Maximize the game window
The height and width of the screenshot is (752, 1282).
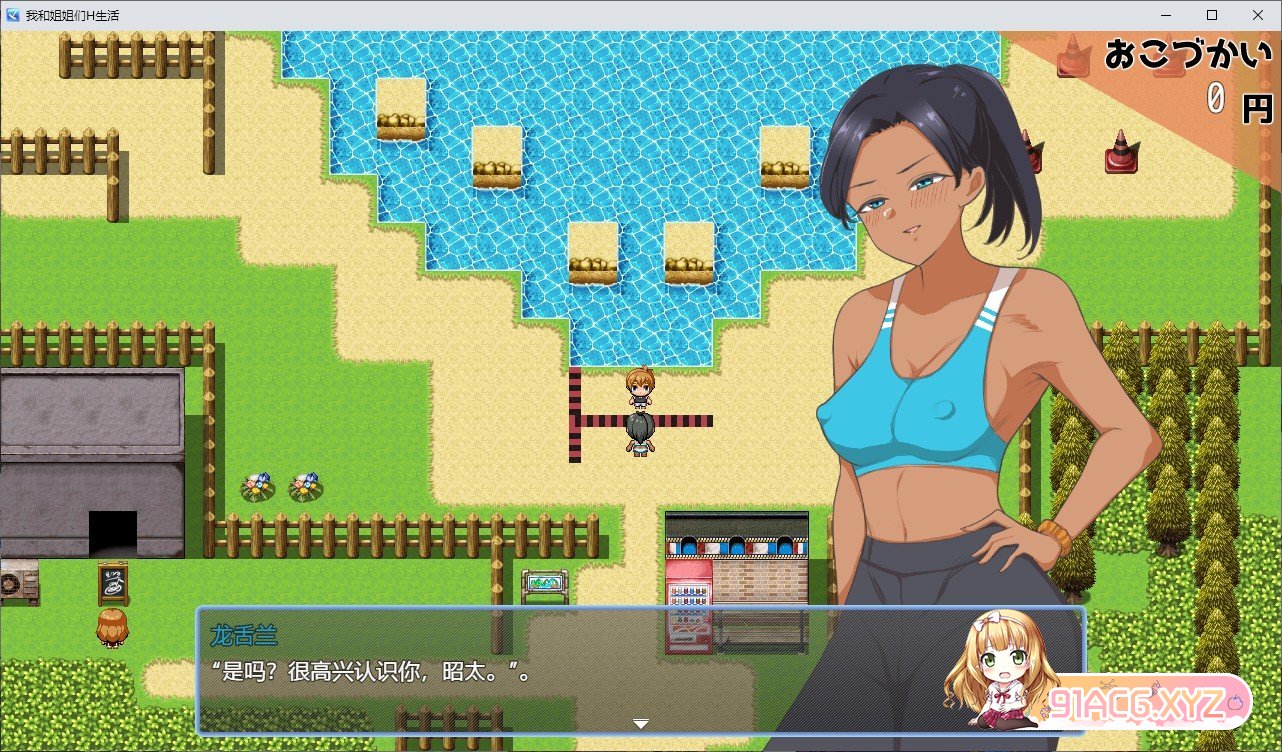point(1212,15)
